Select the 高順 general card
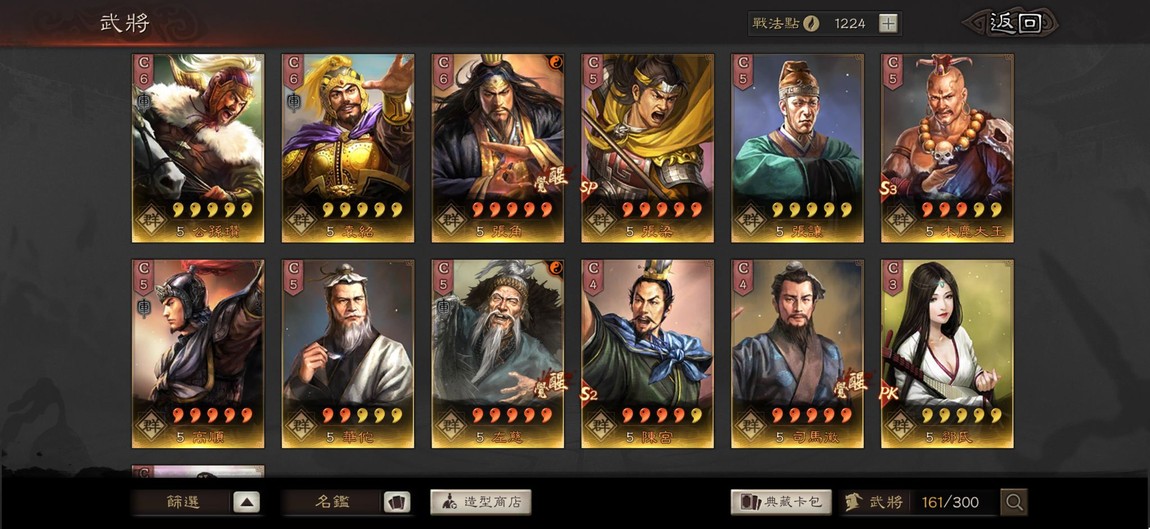 point(198,353)
